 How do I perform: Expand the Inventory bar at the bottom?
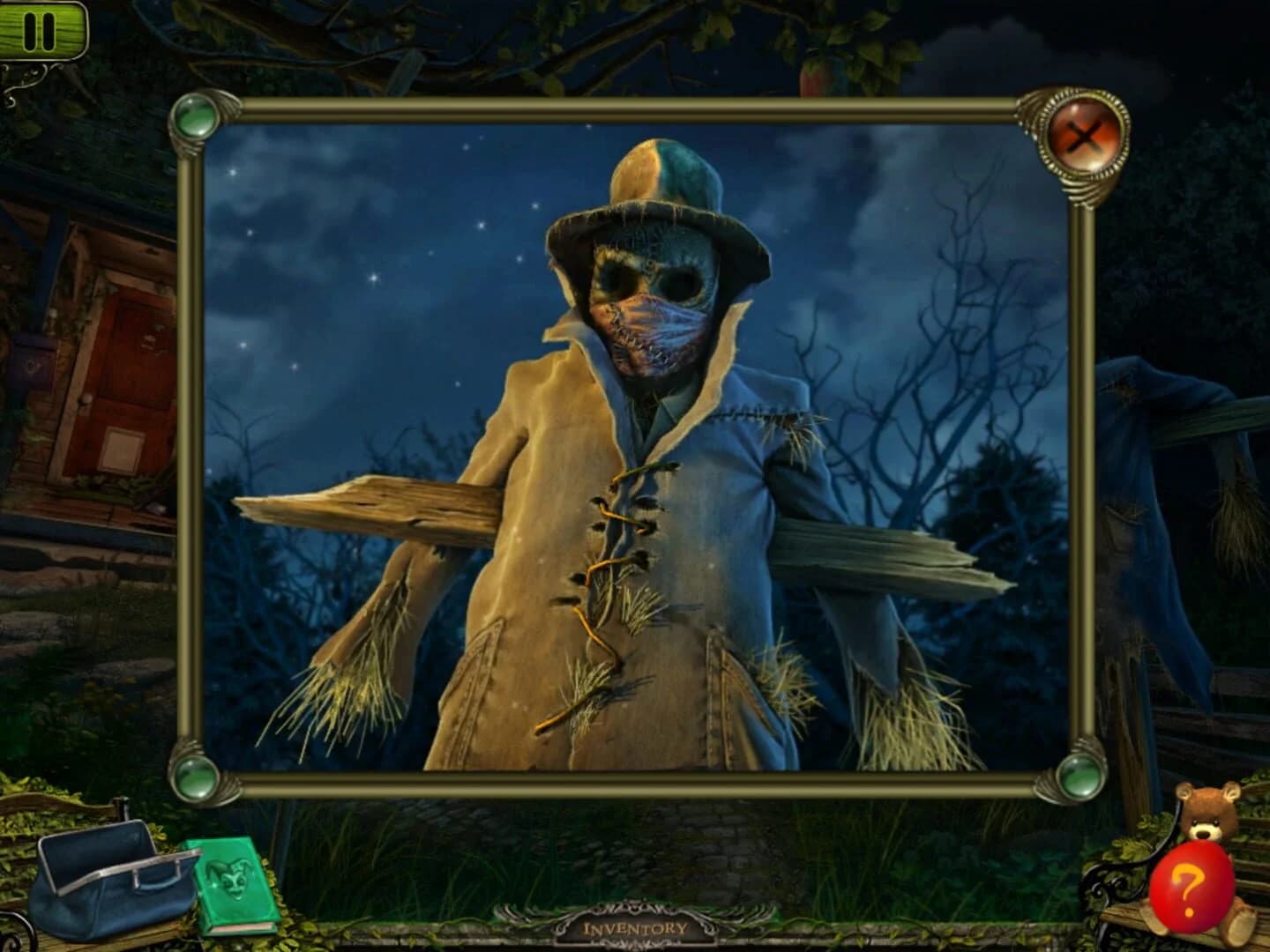(x=637, y=927)
